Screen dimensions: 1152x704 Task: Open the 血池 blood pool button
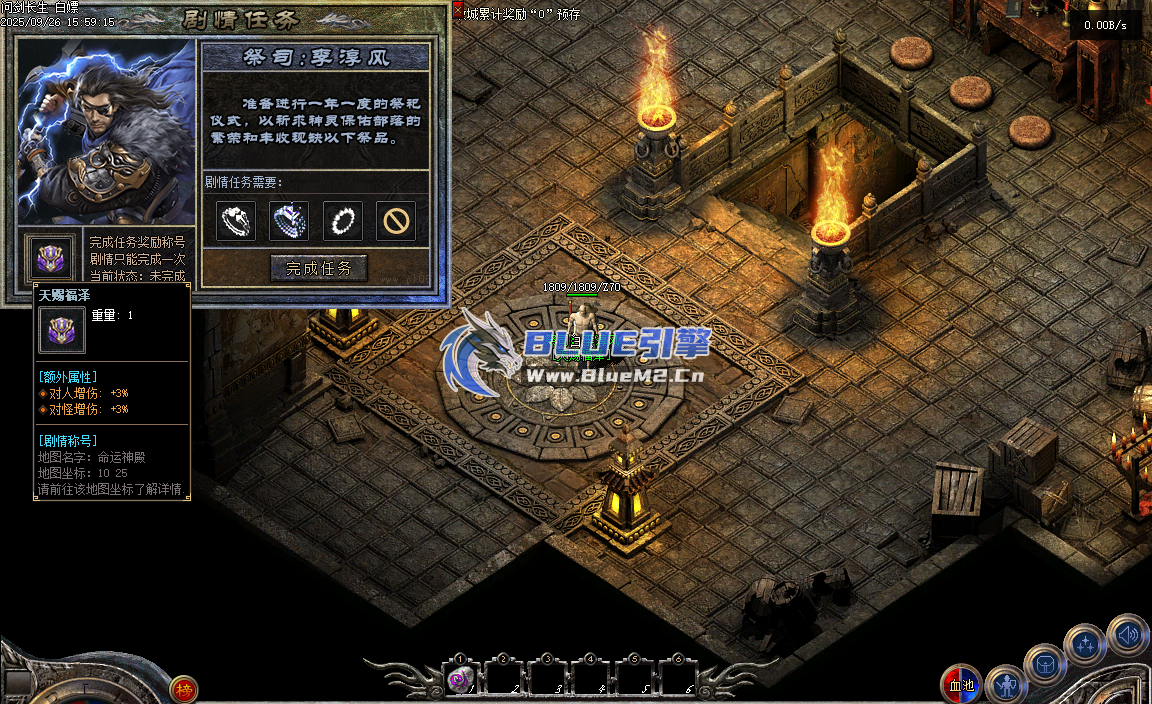(961, 685)
